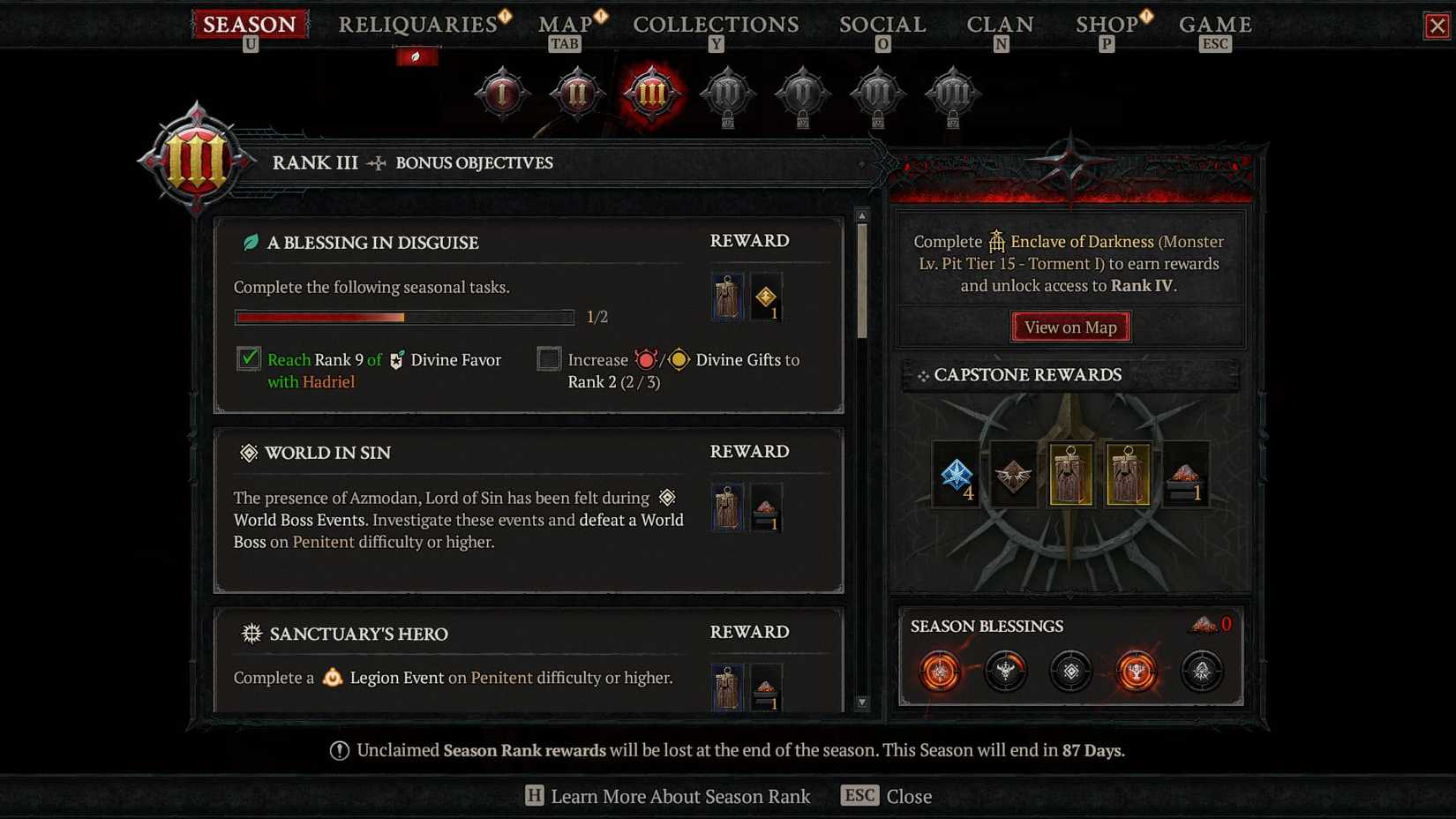Click the View on Map button
Image resolution: width=1456 pixels, height=819 pixels.
(x=1069, y=327)
